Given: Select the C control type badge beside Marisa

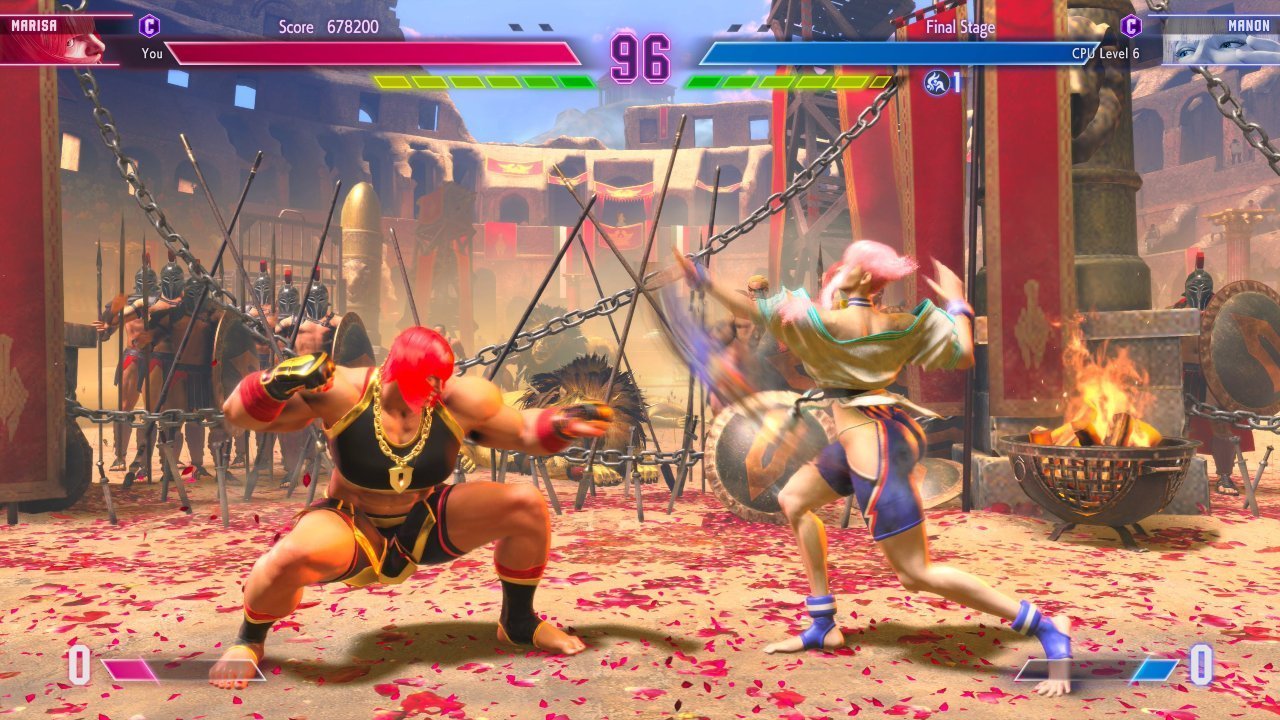Looking at the screenshot, I should (149, 25).
